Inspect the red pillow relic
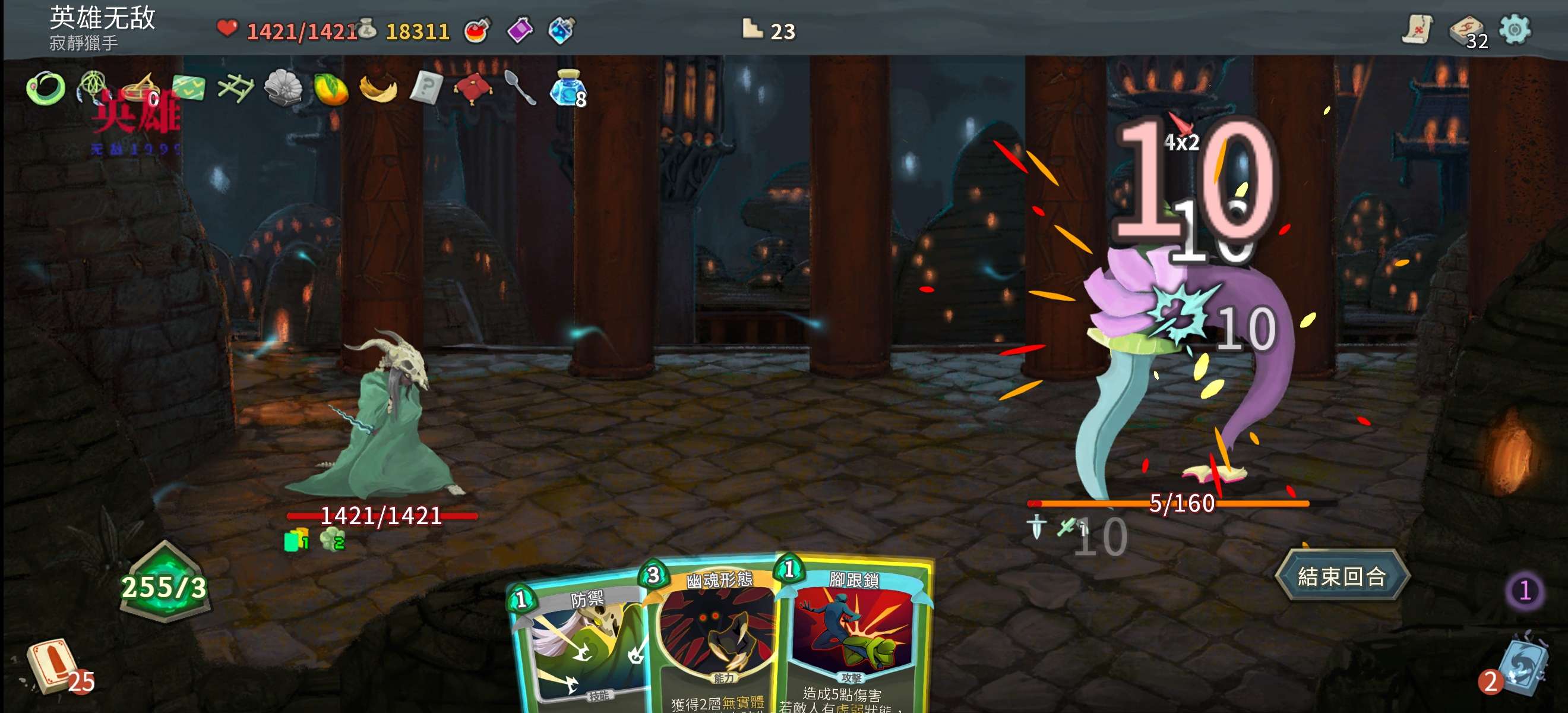Screen dimensions: 1568x713 click(472, 89)
